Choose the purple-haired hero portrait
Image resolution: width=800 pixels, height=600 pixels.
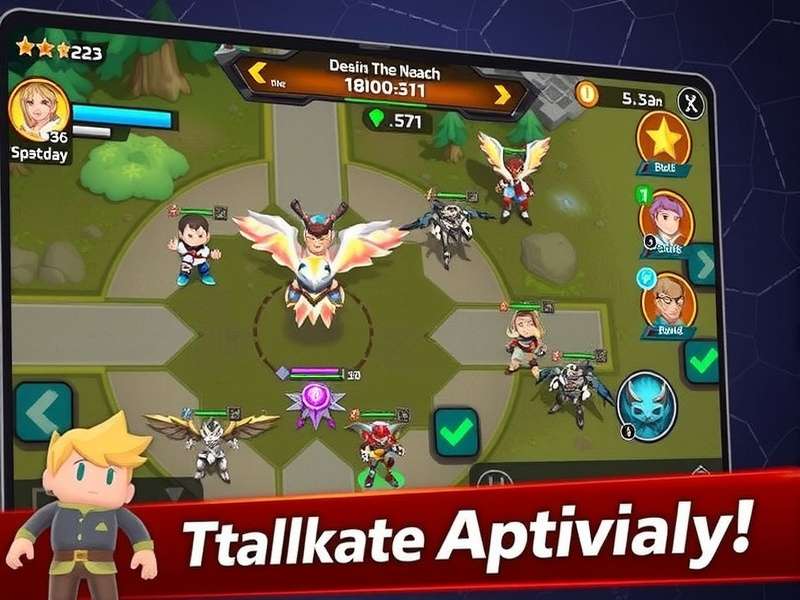pyautogui.click(x=665, y=218)
